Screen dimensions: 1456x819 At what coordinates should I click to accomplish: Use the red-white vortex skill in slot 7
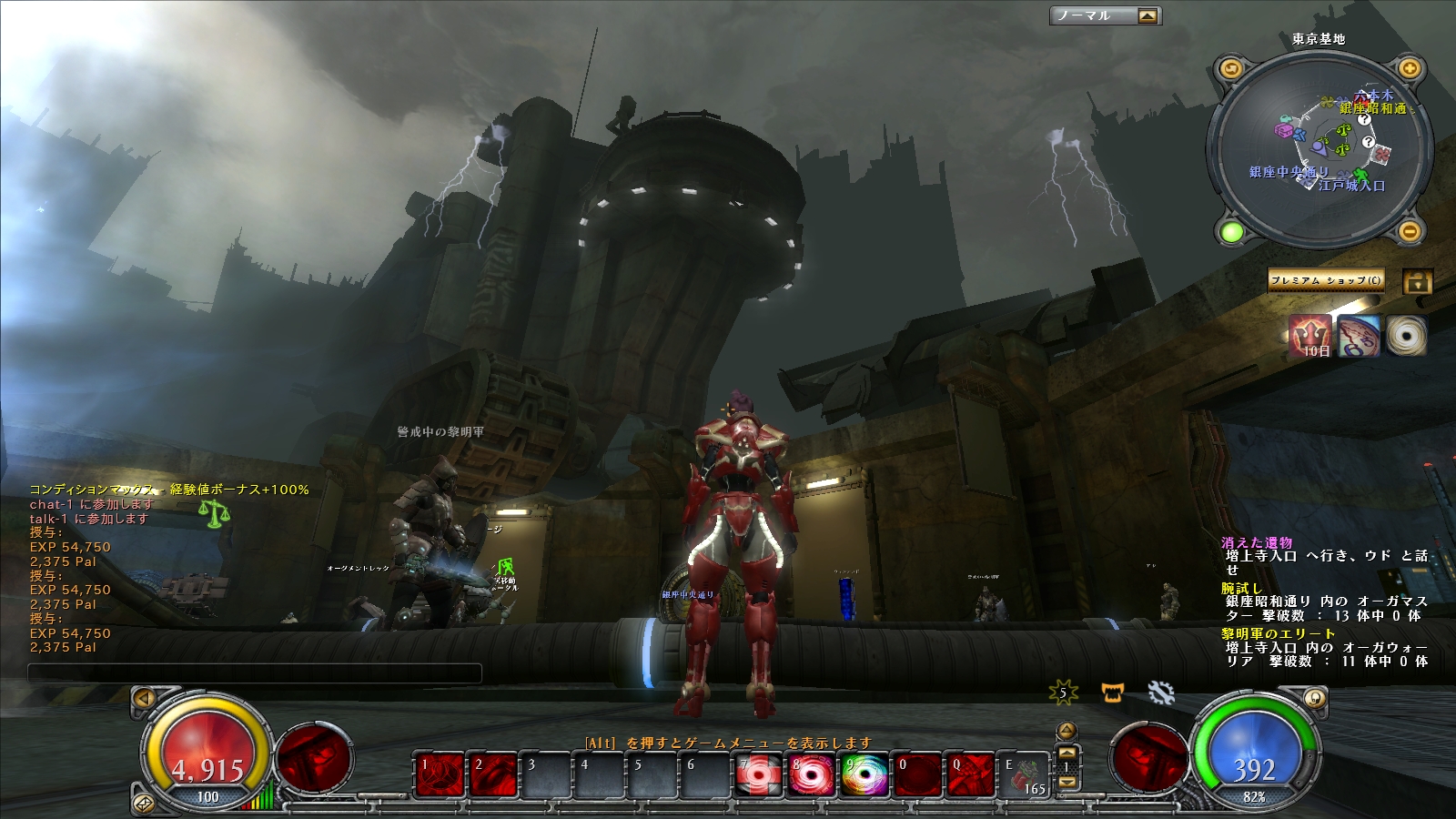point(759,774)
